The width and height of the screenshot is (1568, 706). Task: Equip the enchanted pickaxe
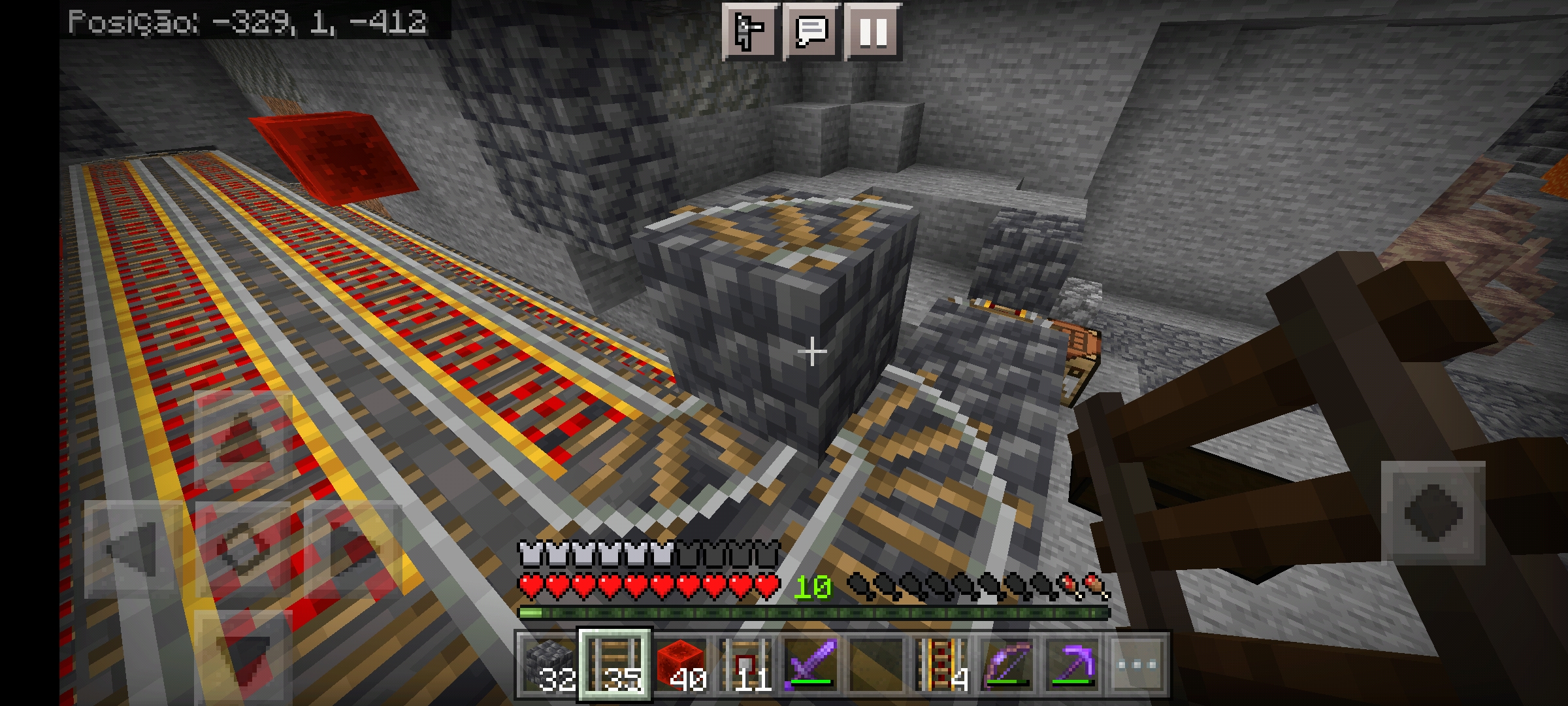point(1072,665)
